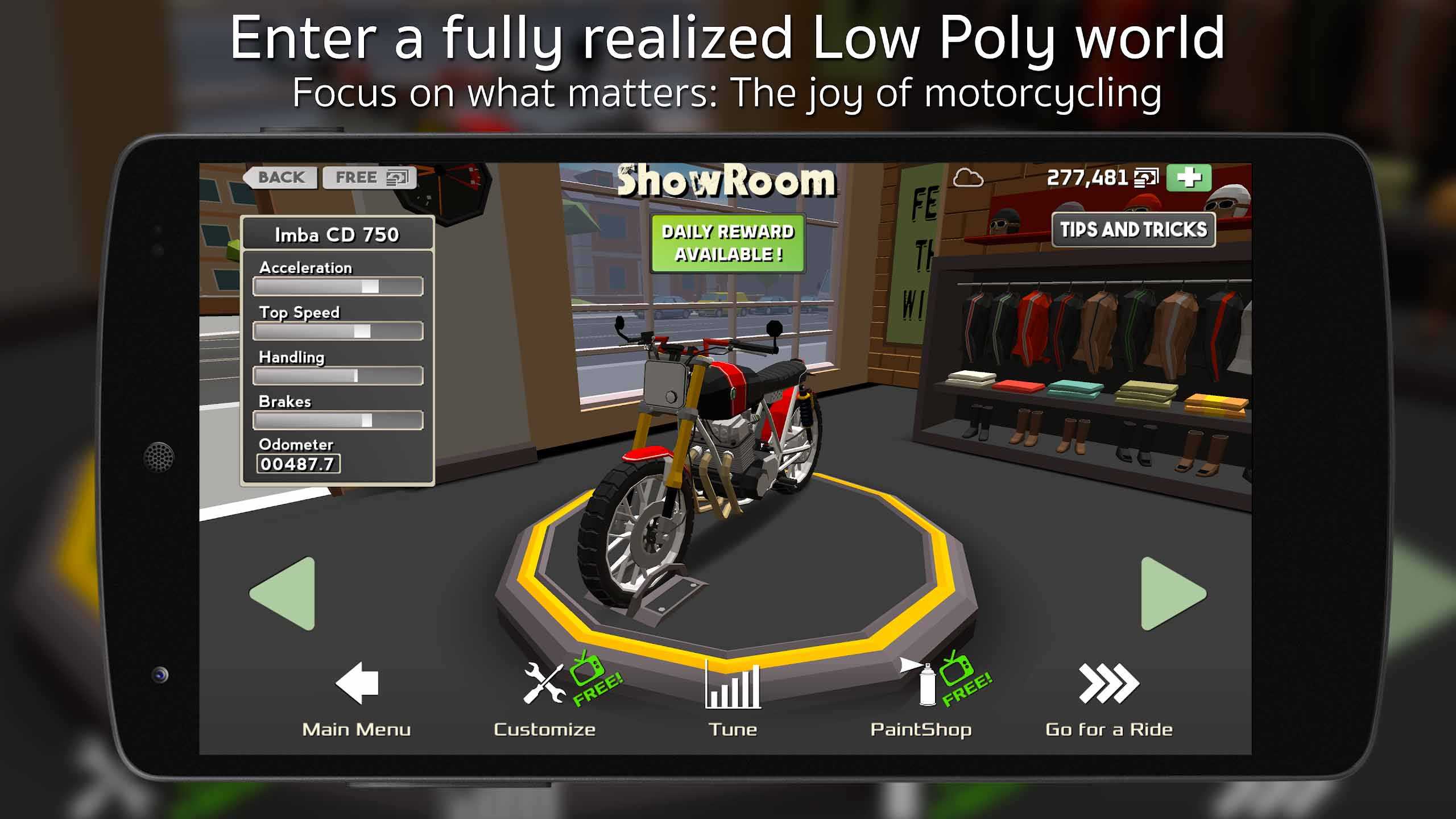Select Go for a Ride
This screenshot has height=819, width=1456.
1109,700
